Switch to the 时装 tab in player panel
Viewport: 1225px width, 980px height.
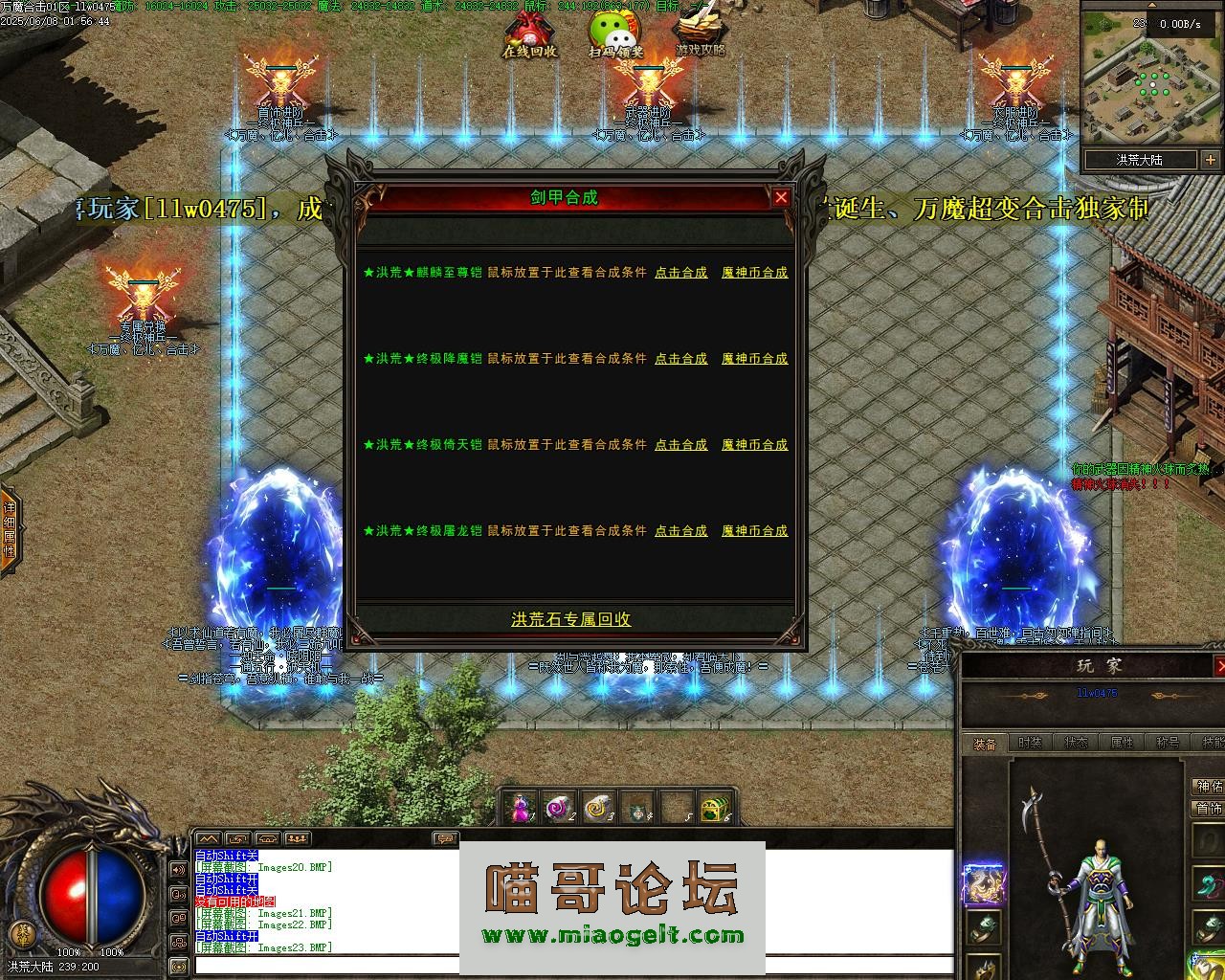(1030, 743)
